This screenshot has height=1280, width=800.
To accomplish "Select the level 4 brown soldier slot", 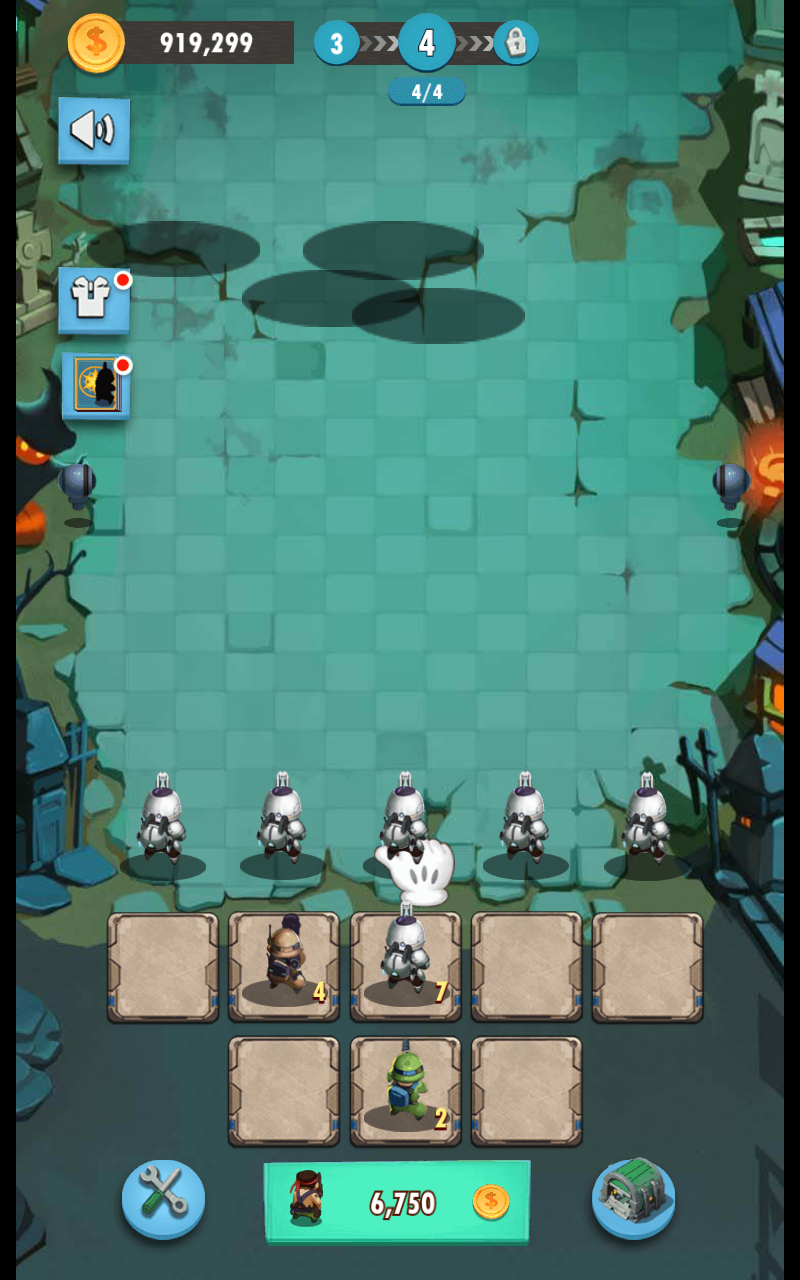I will pyautogui.click(x=284, y=966).
